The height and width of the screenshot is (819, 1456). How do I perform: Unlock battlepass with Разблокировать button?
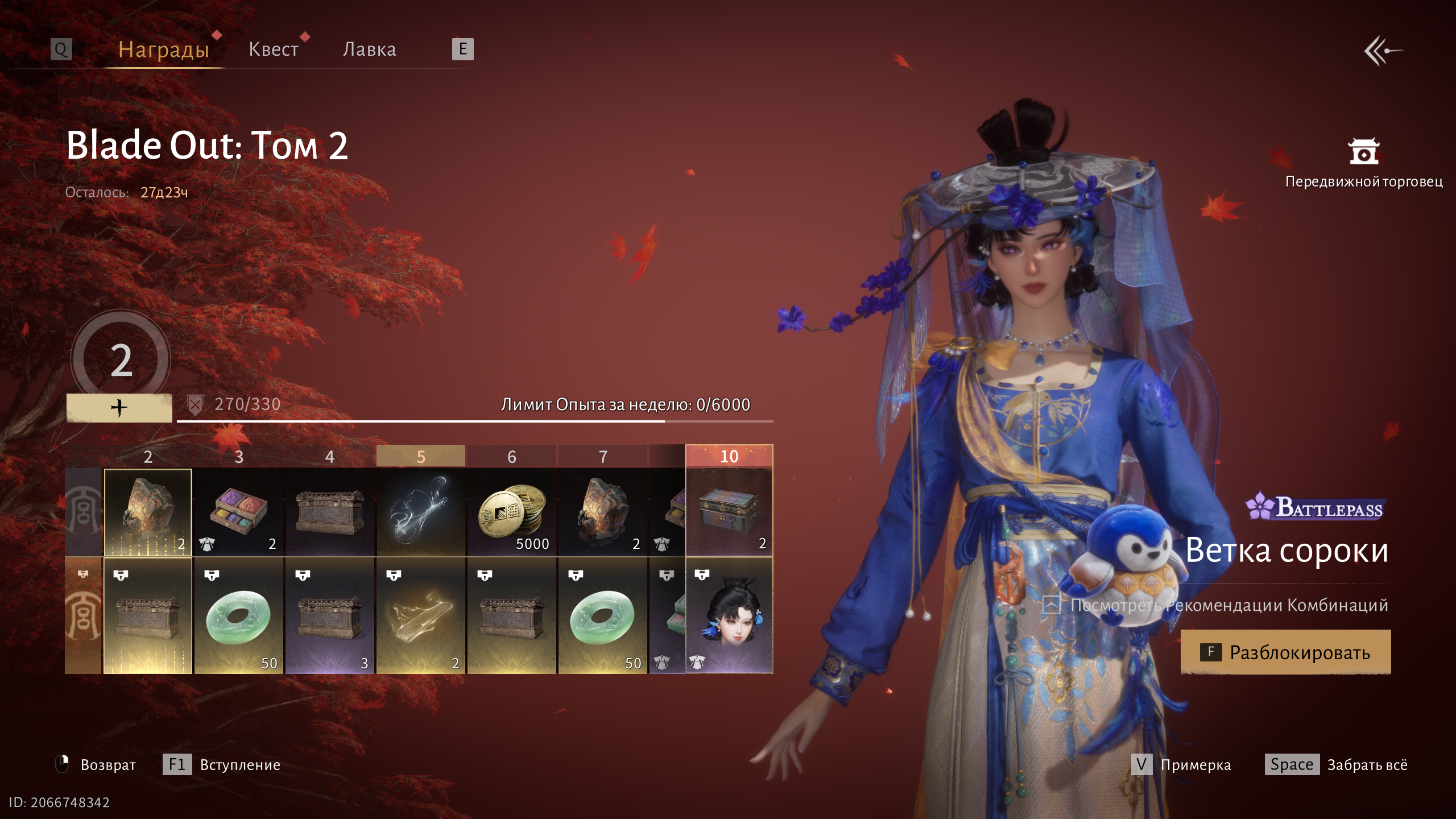[1285, 652]
